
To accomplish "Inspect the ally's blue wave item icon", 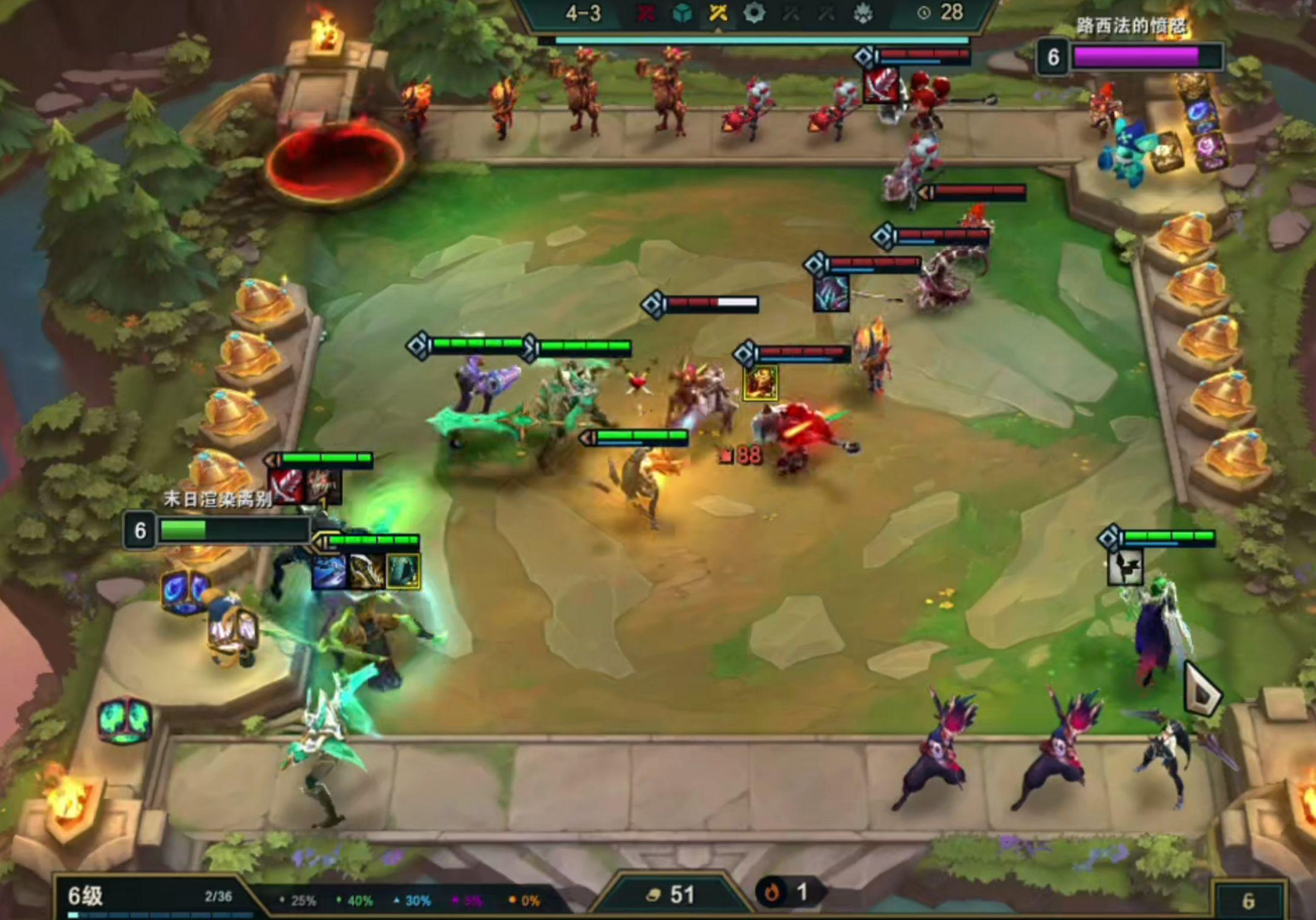I will (x=329, y=571).
